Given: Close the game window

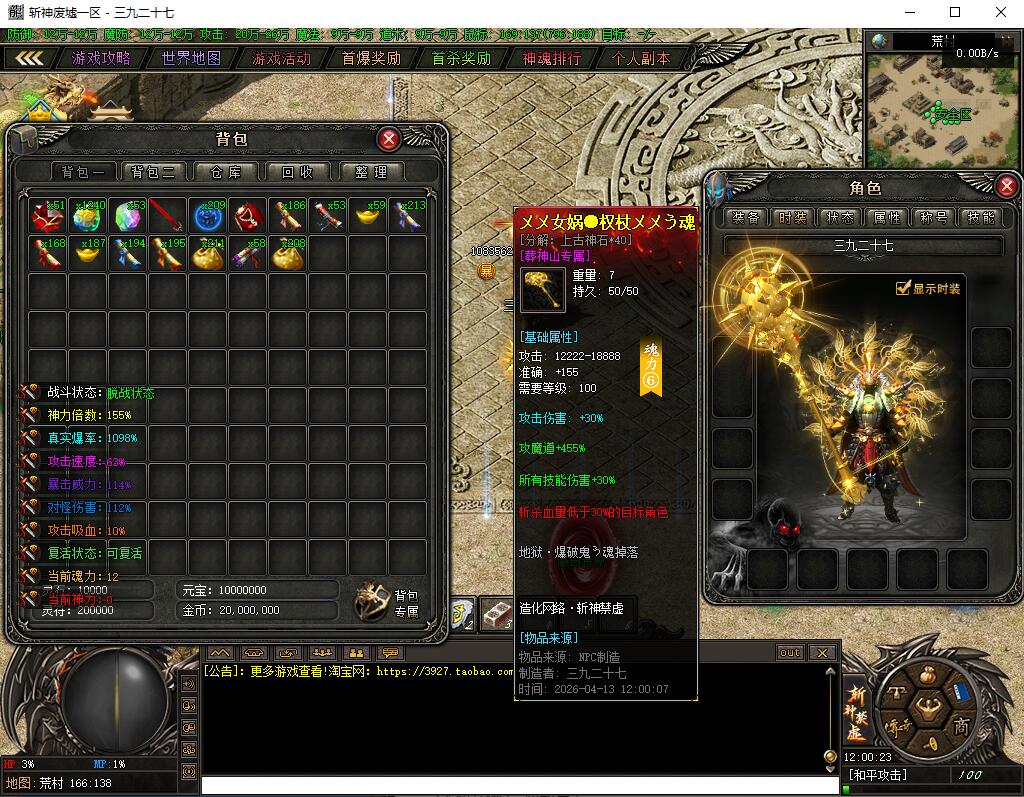Looking at the screenshot, I should pos(1000,12).
